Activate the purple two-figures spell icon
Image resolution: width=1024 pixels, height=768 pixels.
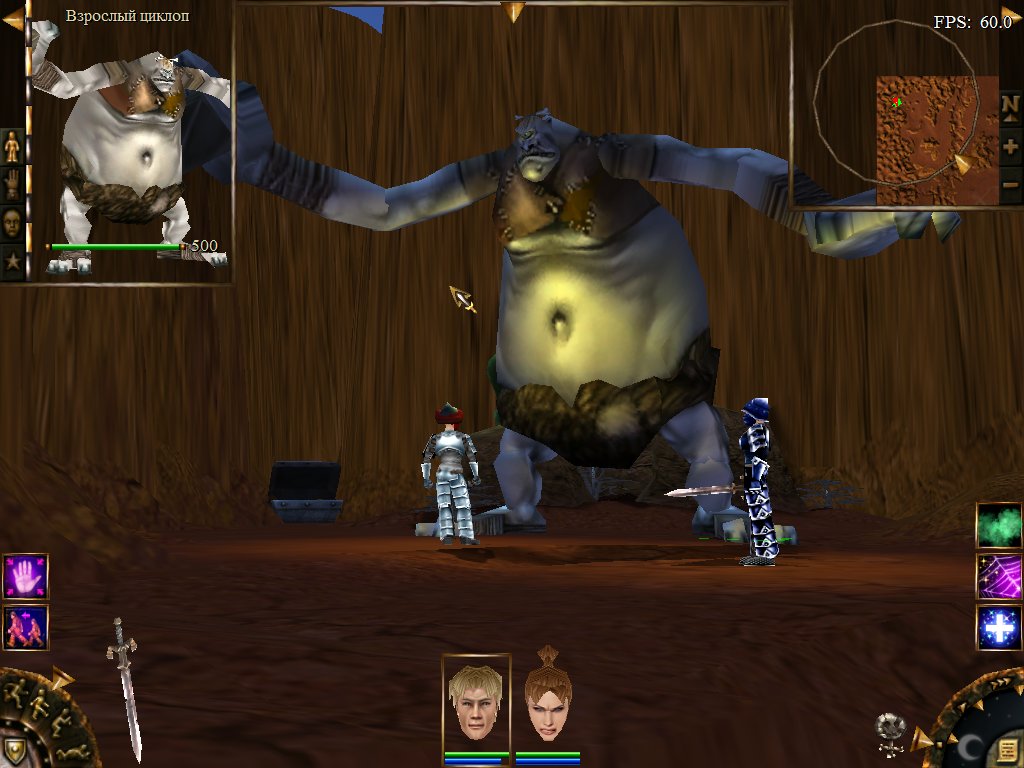(25, 627)
